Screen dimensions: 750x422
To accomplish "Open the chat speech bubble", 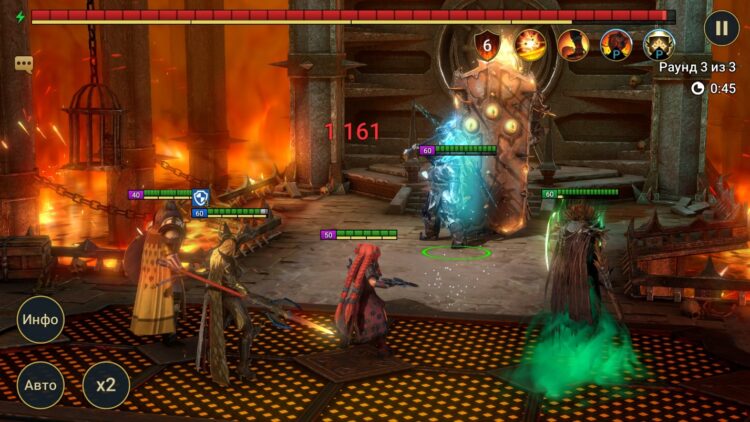I will tap(24, 64).
